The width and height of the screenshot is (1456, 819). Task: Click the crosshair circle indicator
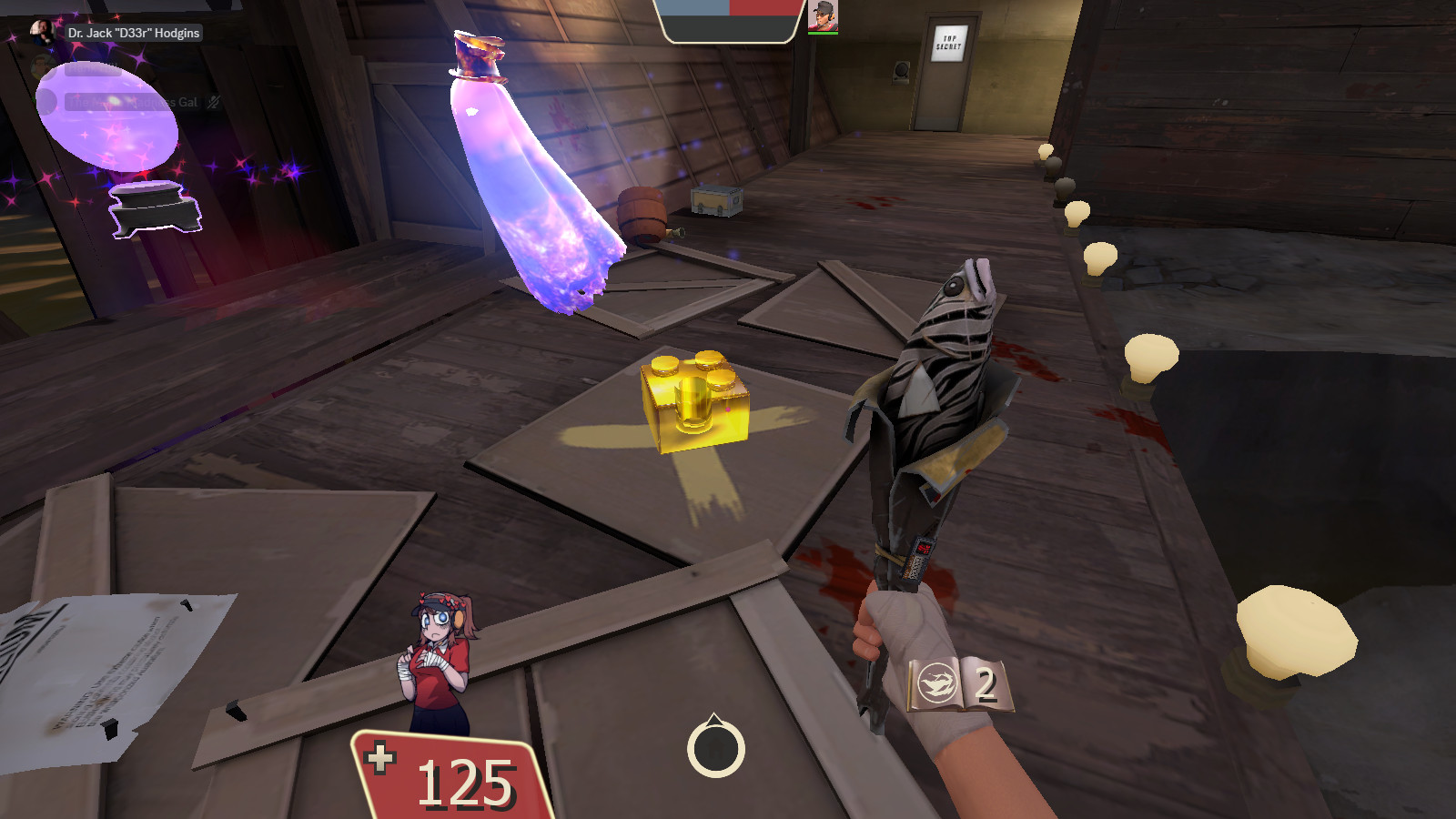click(714, 750)
